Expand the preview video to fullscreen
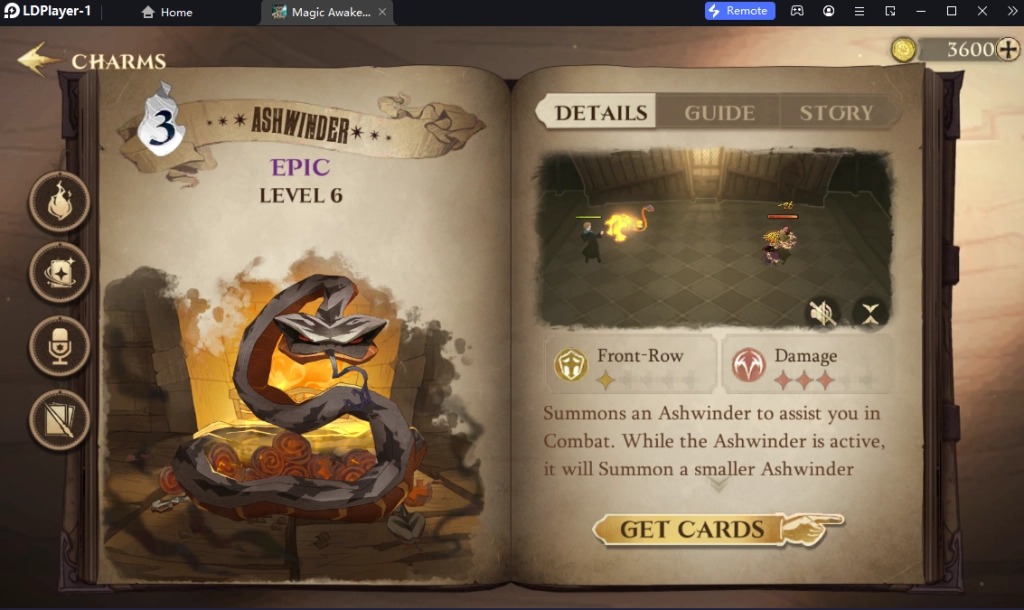Viewport: 1024px width, 610px height. click(871, 314)
